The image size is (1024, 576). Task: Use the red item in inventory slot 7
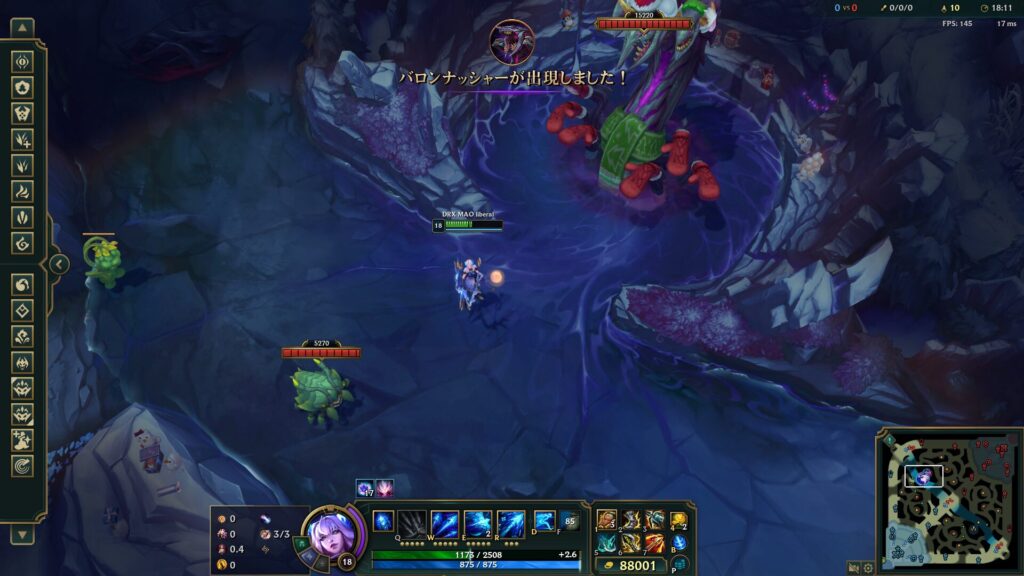[x=654, y=543]
